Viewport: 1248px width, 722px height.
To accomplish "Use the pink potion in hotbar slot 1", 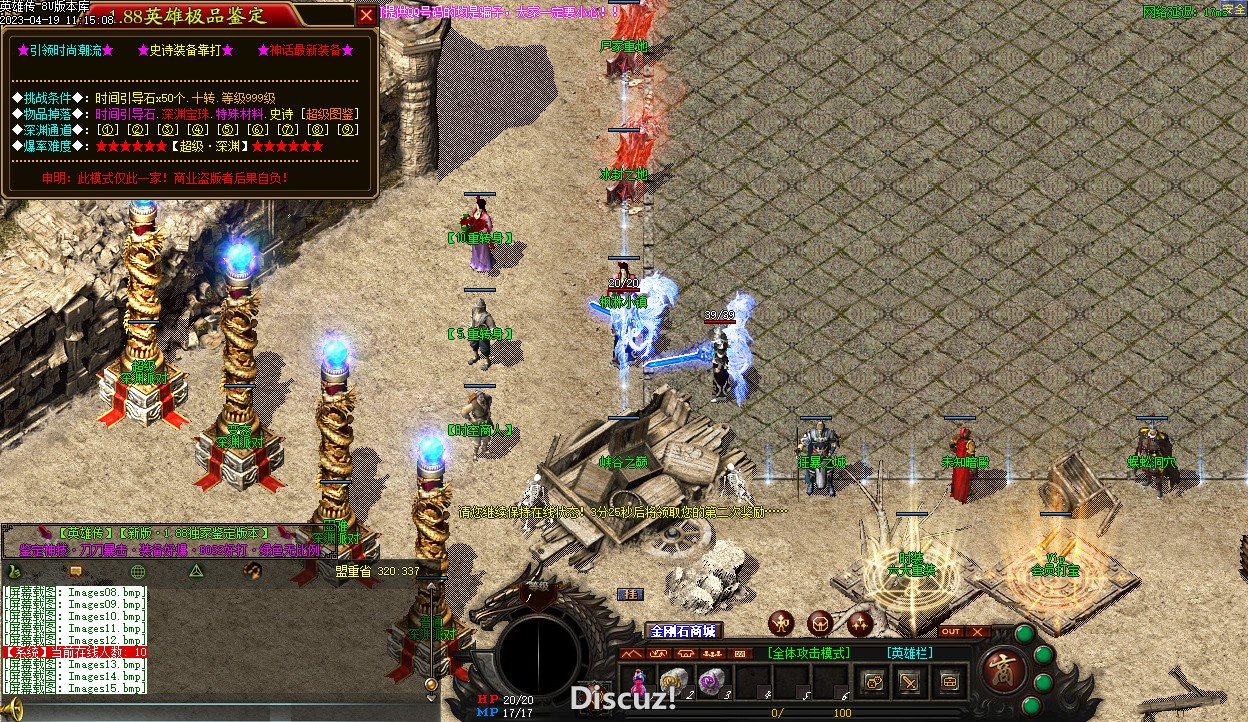I will (x=637, y=682).
